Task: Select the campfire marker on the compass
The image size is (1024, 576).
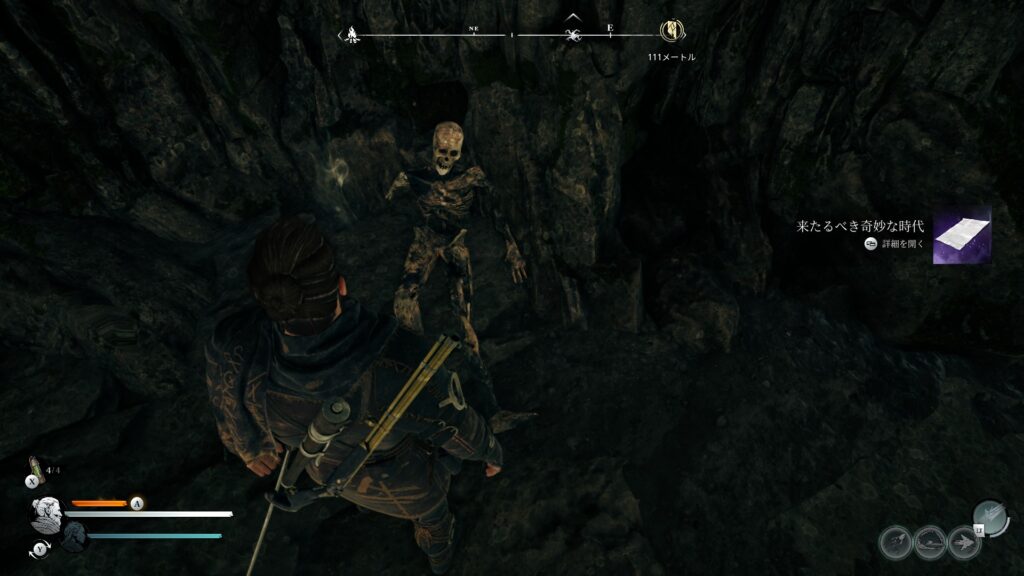Action: (x=350, y=35)
